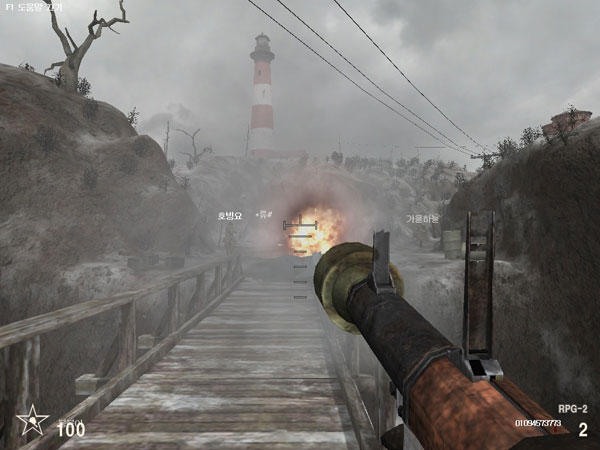
Task: Click the star faction emblem icon
Action: click(32, 421)
